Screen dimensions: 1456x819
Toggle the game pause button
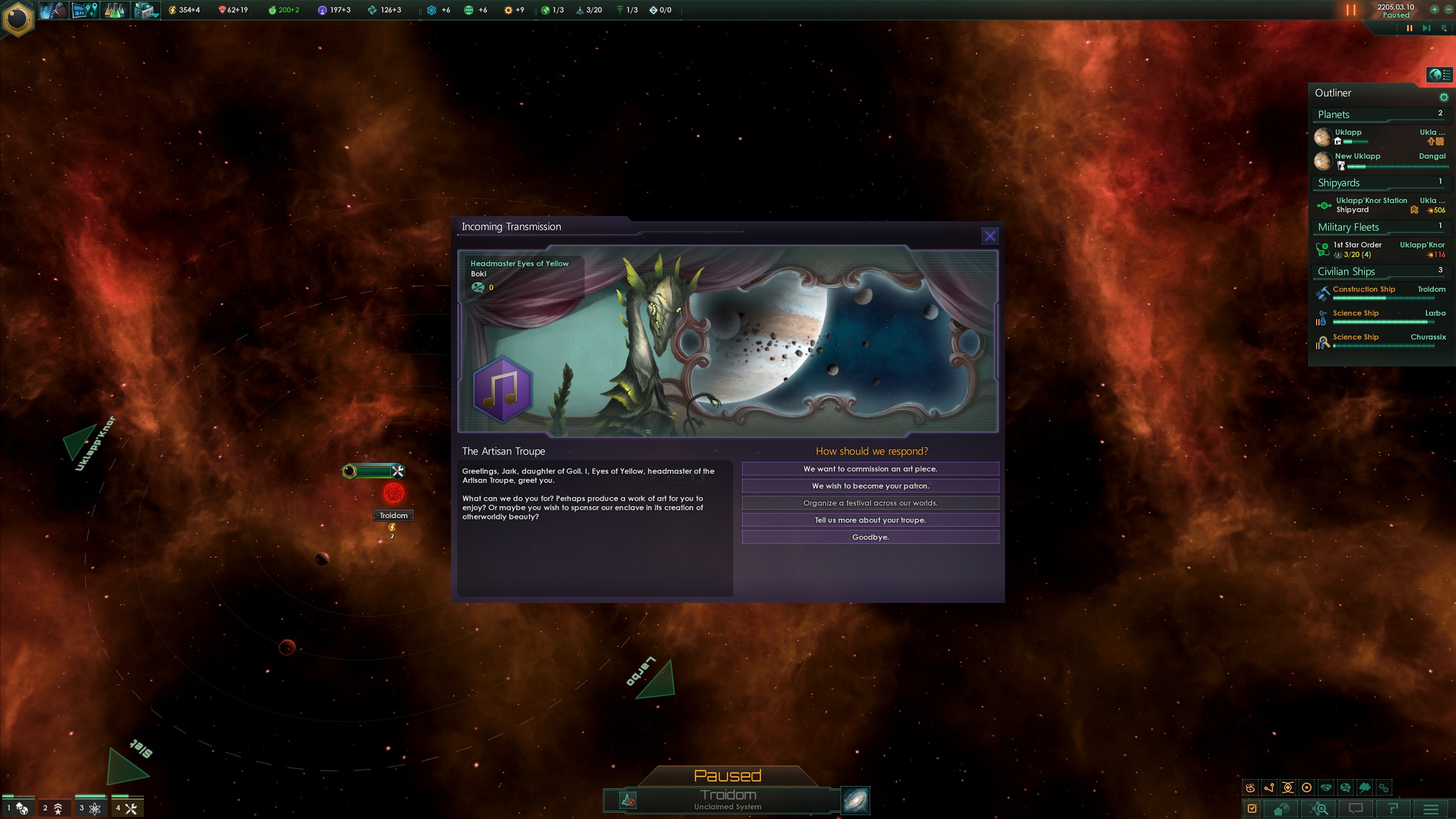[1409, 28]
